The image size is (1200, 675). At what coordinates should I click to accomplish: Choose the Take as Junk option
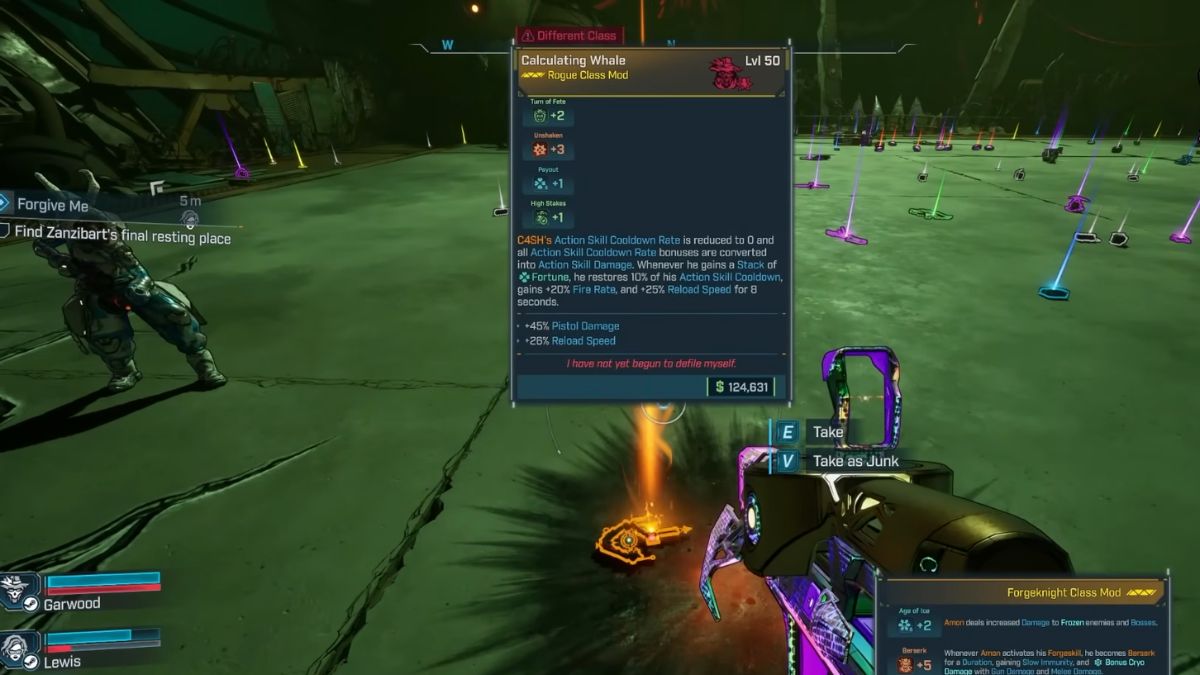(x=855, y=461)
